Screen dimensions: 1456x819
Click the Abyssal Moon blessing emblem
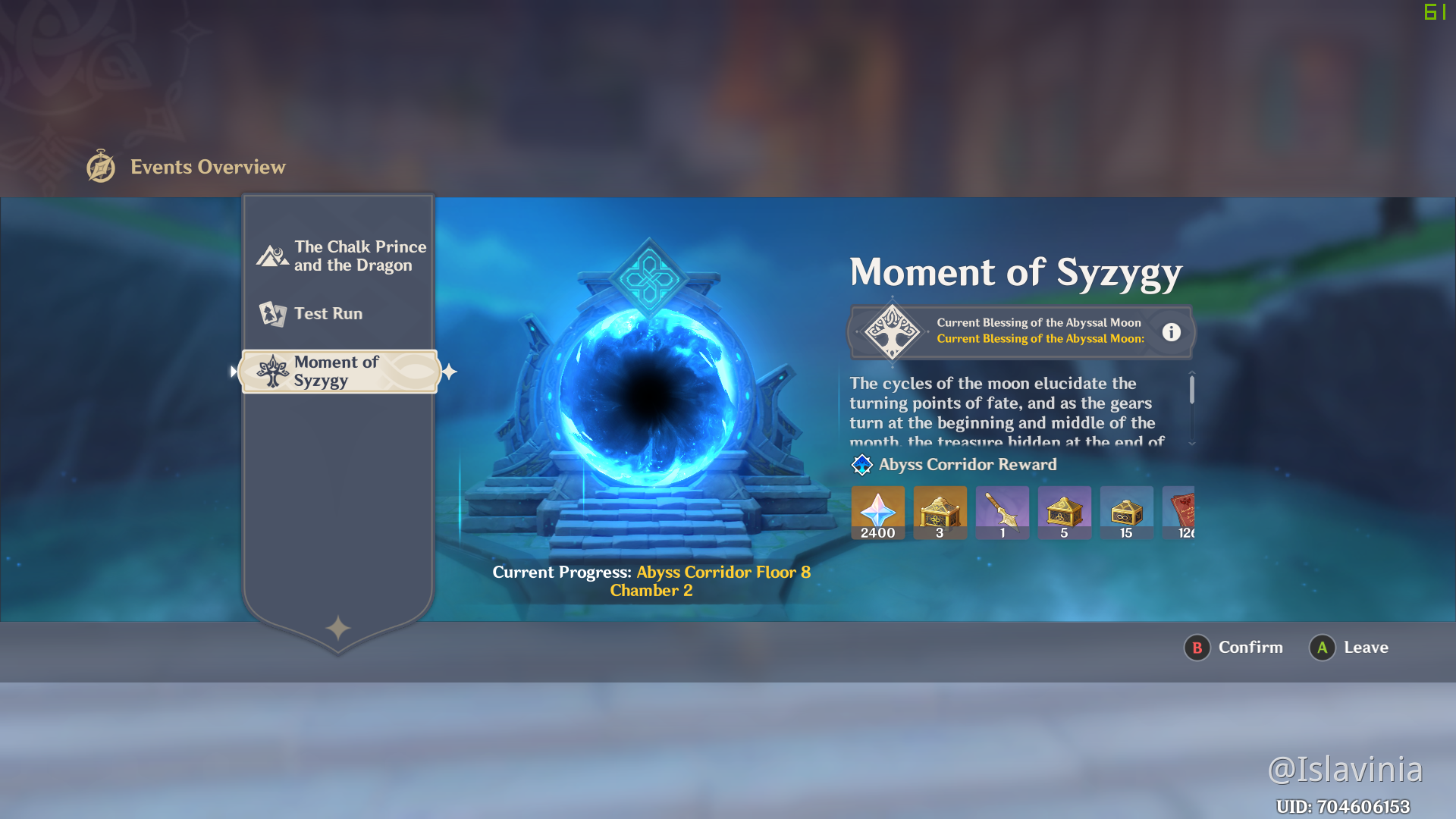pos(892,331)
